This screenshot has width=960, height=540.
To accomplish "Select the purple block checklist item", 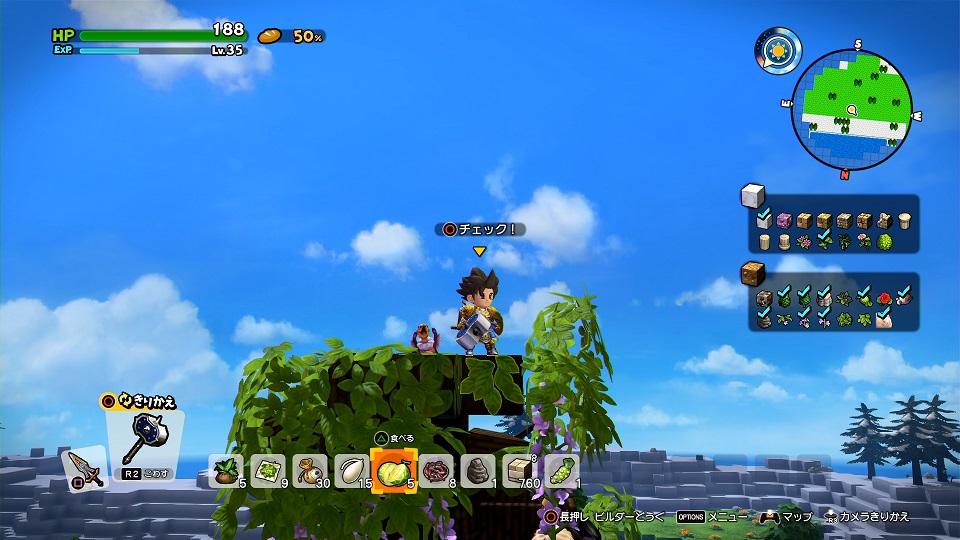I will 785,220.
